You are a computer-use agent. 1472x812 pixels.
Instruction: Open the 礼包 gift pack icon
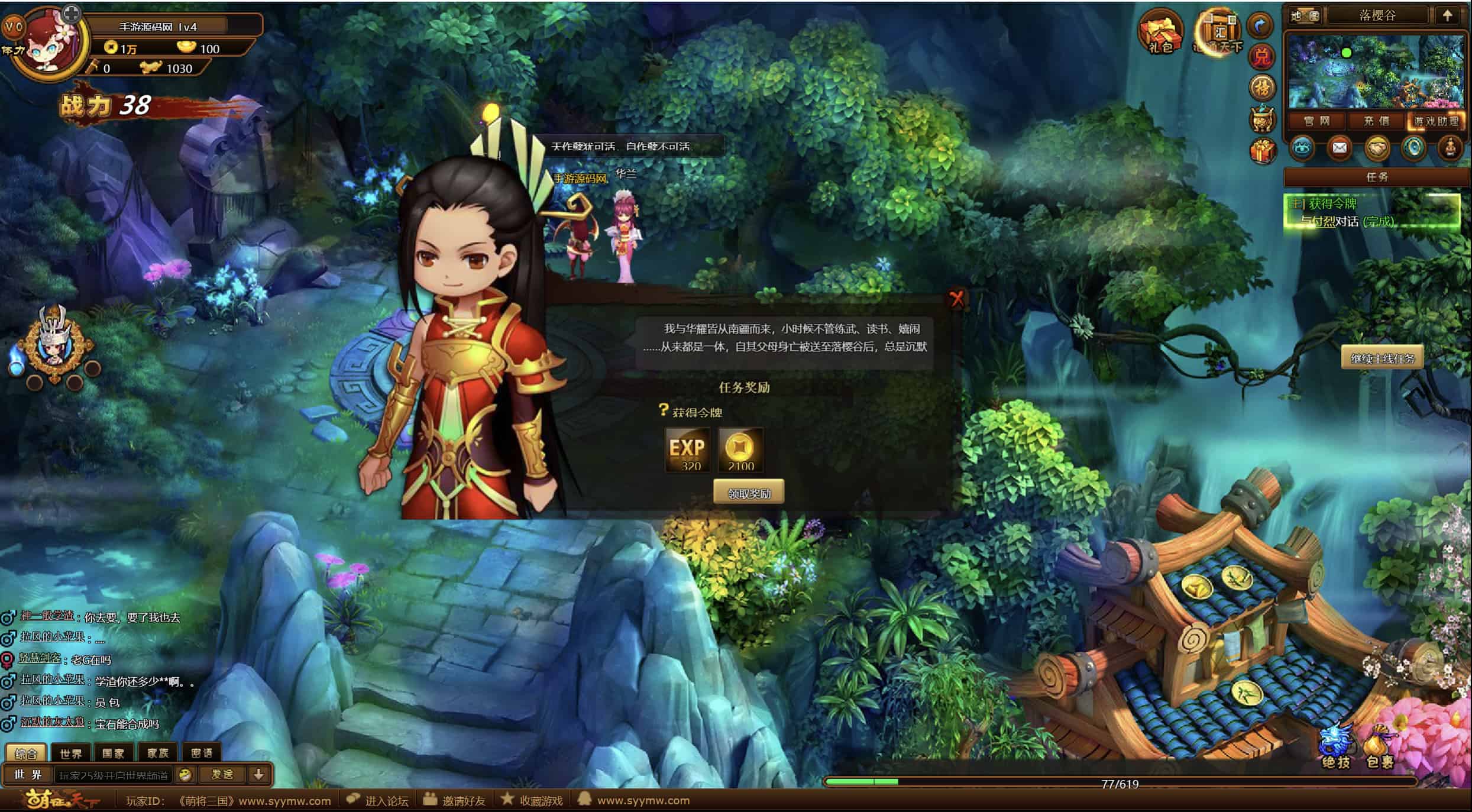coord(1160,31)
